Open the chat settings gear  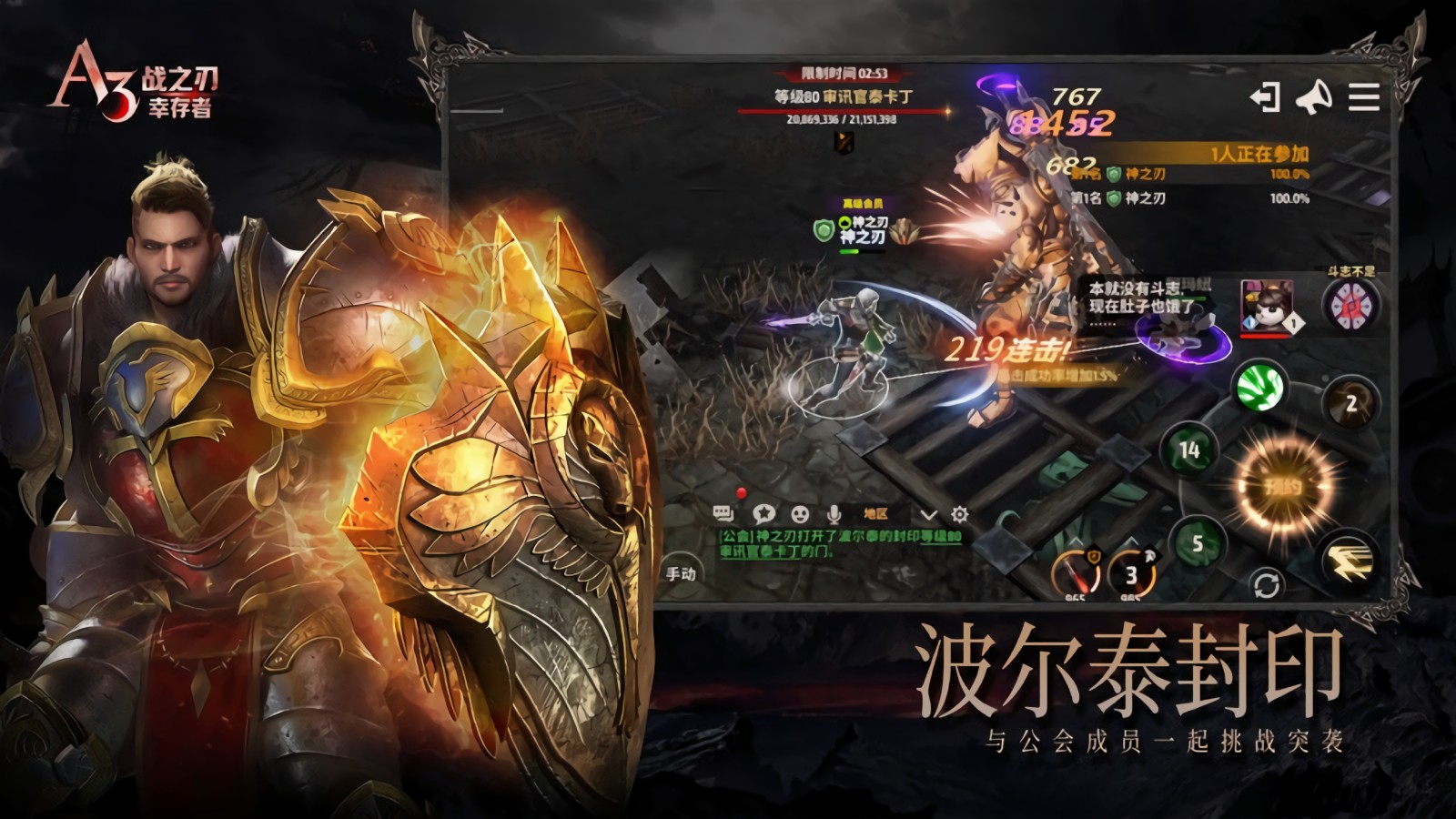[959, 515]
